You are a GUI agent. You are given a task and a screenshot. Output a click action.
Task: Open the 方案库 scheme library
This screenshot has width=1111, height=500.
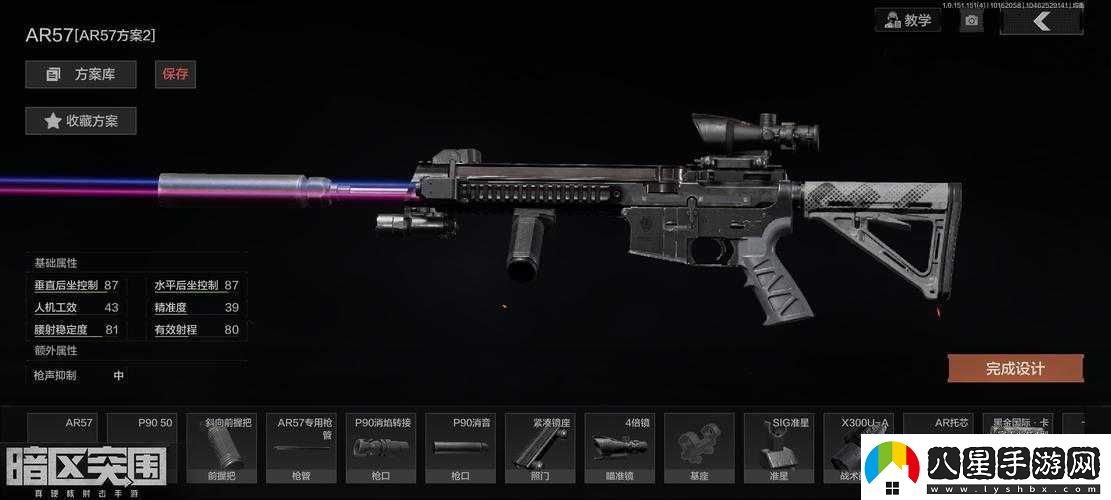(x=81, y=74)
